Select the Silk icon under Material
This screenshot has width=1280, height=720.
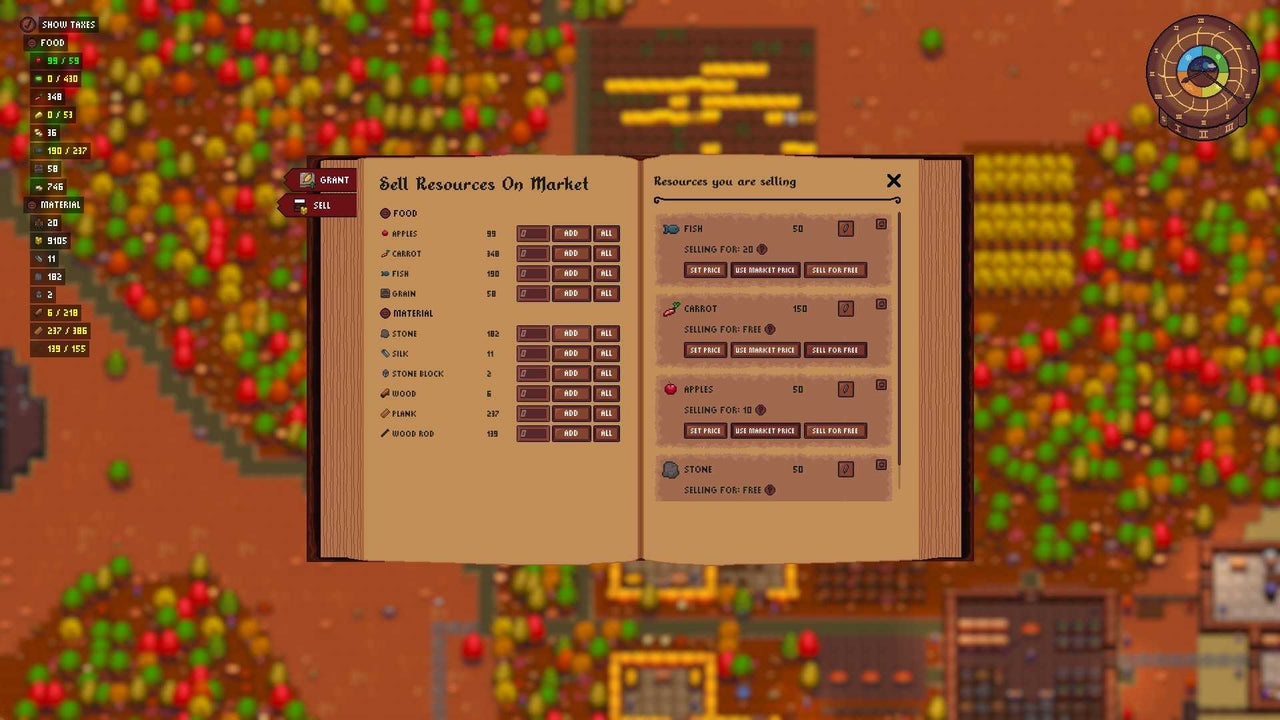[385, 353]
